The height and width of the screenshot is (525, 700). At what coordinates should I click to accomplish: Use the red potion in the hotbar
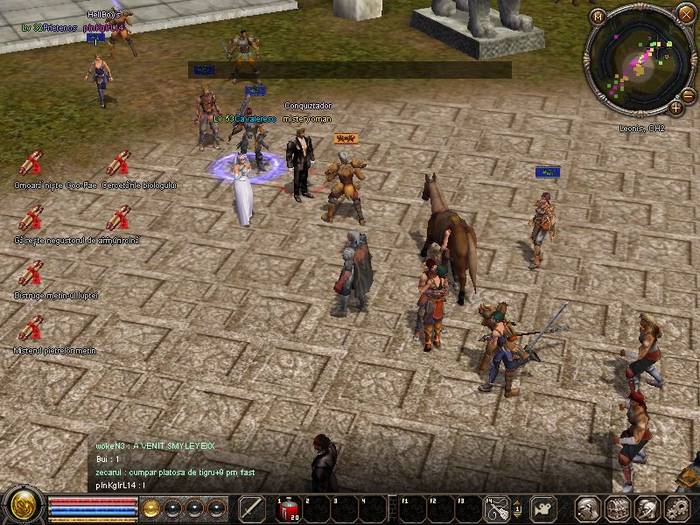(287, 508)
